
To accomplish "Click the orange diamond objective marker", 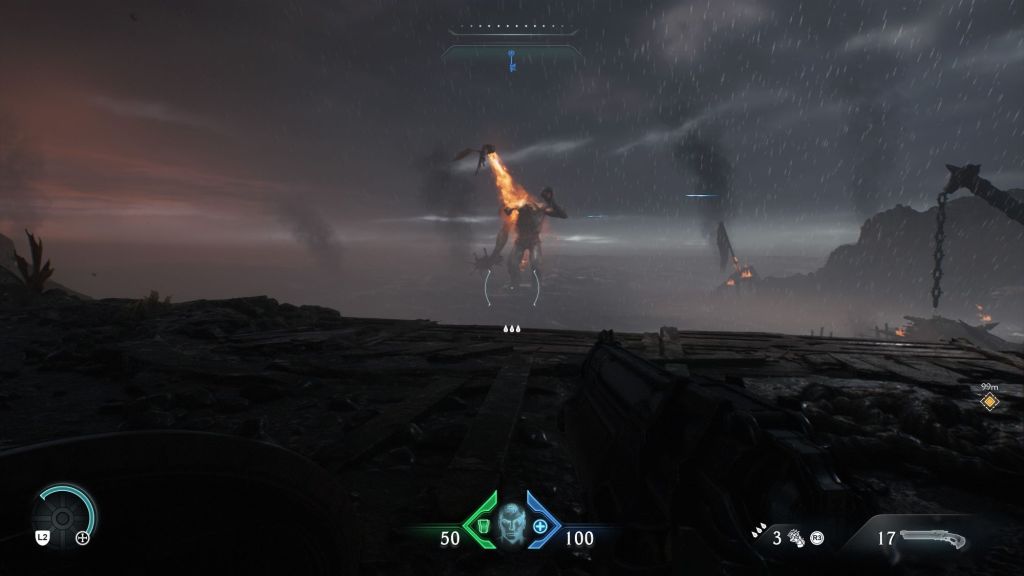I will coord(990,402).
